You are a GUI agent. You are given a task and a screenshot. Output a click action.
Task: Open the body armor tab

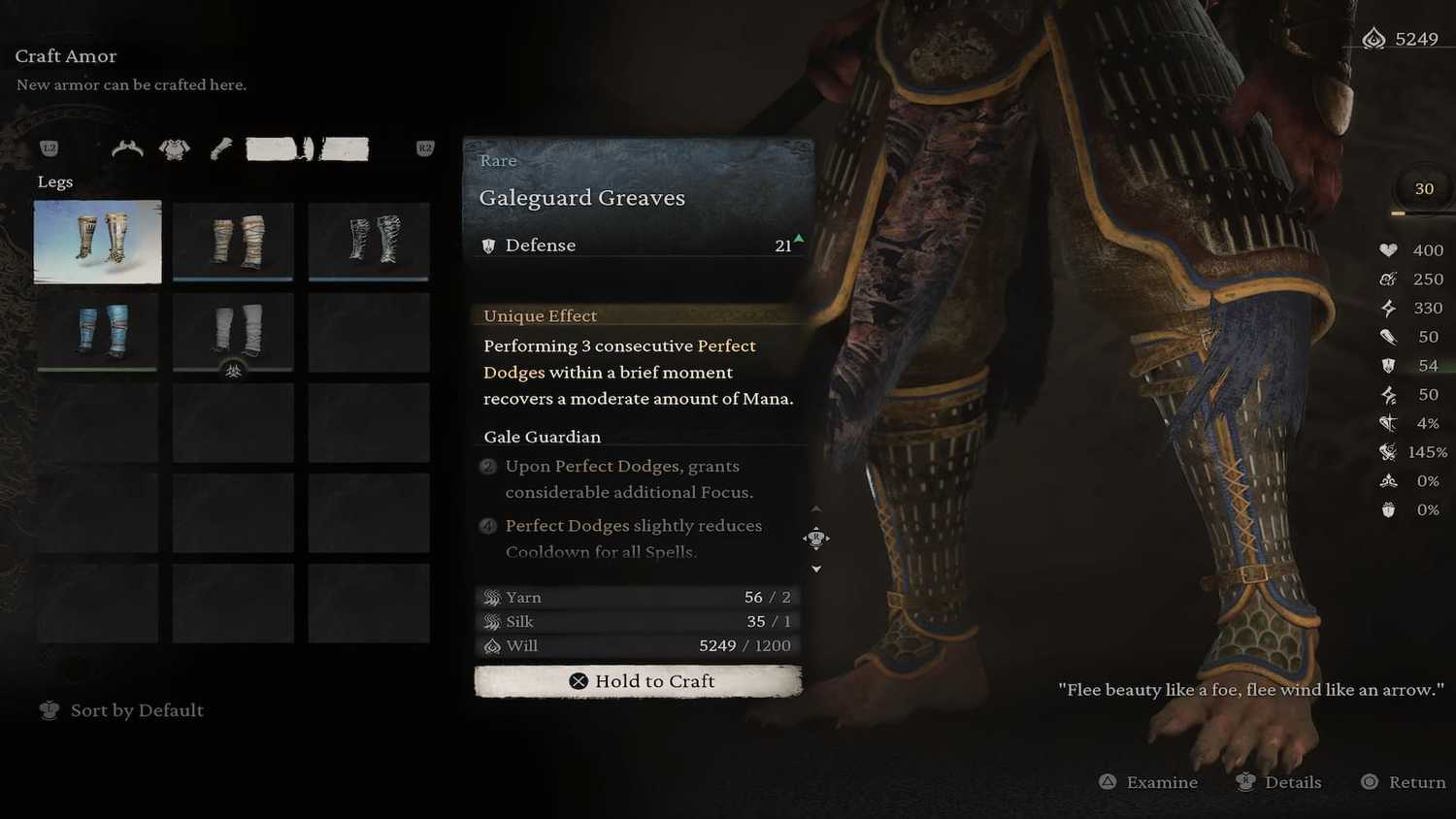[x=175, y=148]
